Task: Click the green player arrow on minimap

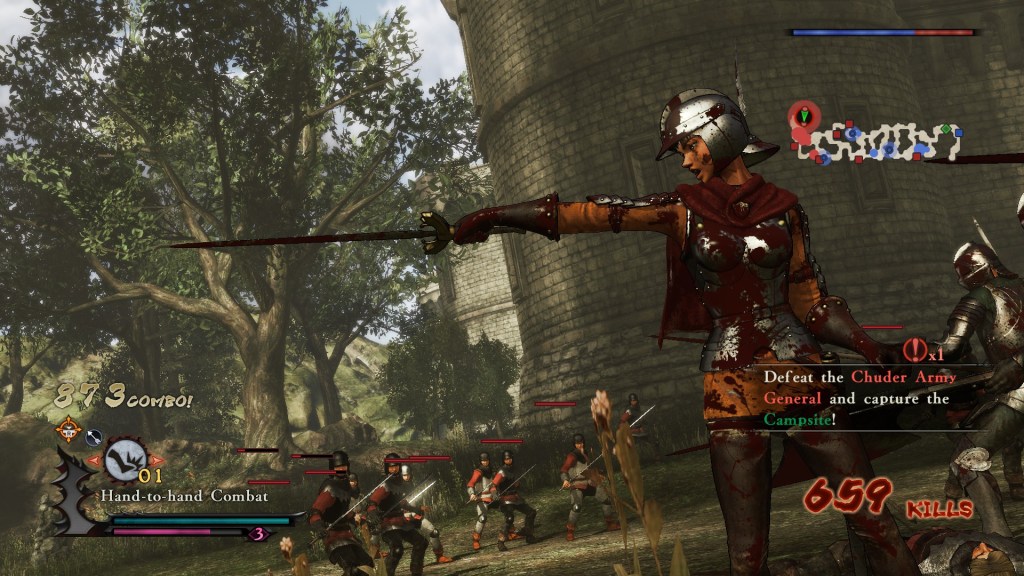Action: pos(802,117)
